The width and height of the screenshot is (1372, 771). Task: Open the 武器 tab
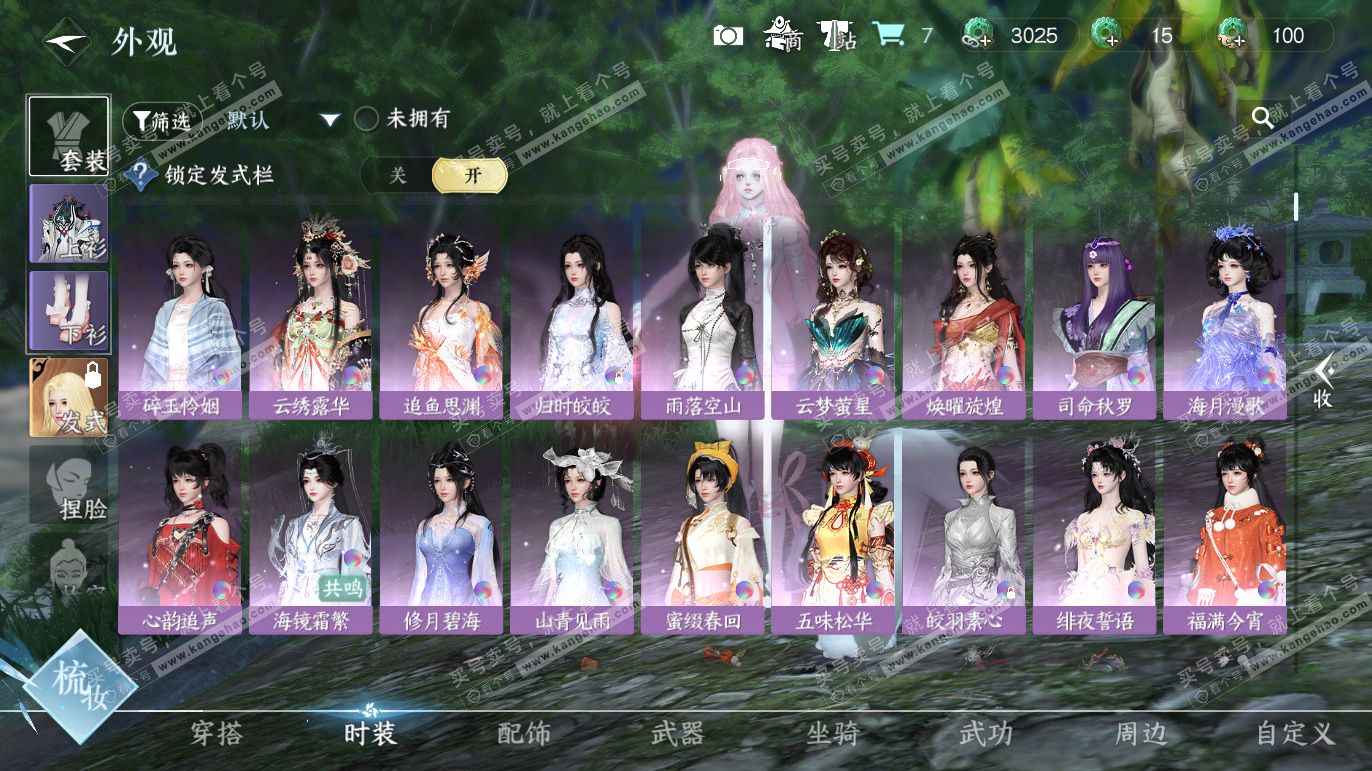coord(678,734)
